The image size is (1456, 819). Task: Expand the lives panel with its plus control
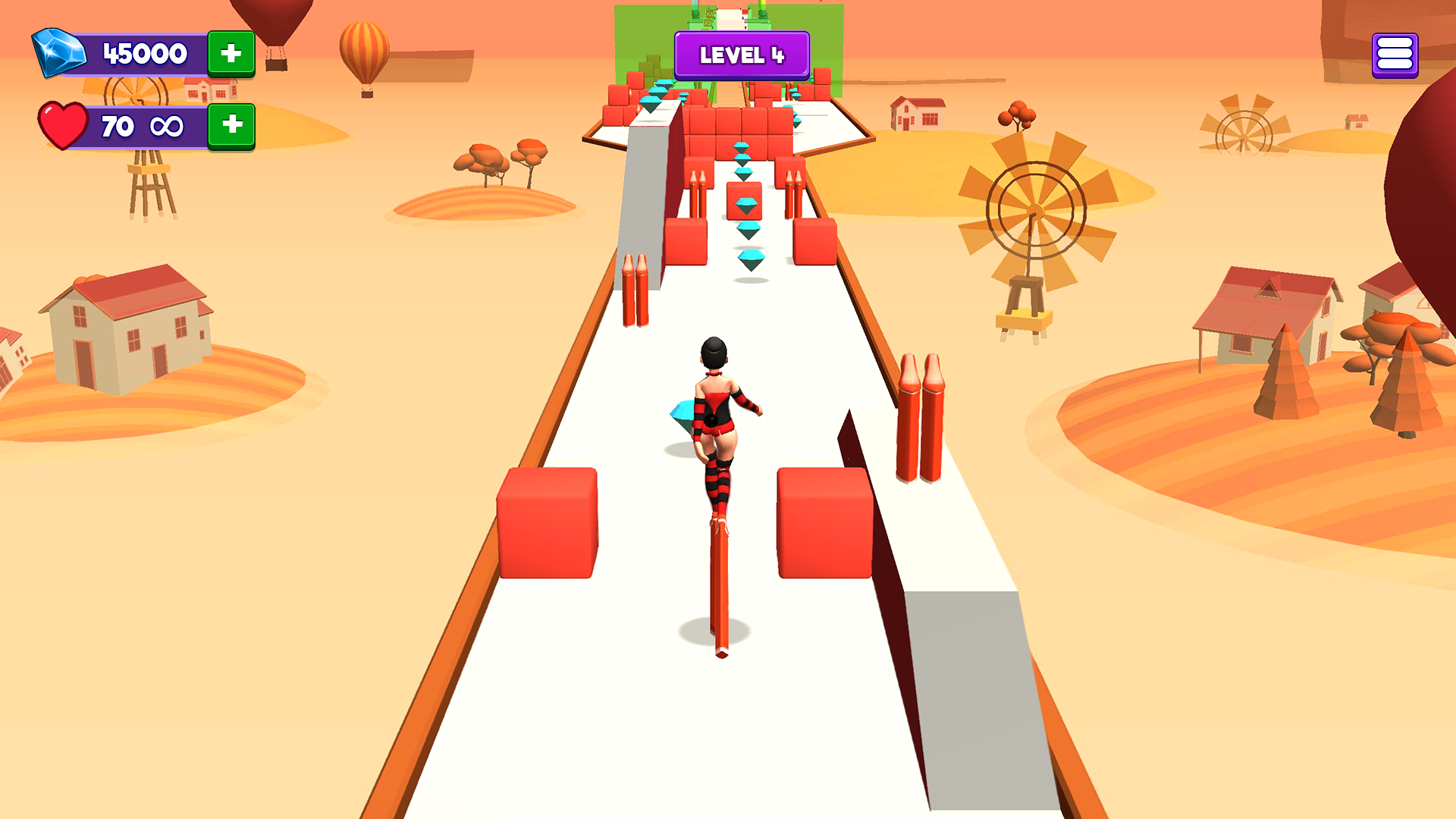[x=232, y=126]
